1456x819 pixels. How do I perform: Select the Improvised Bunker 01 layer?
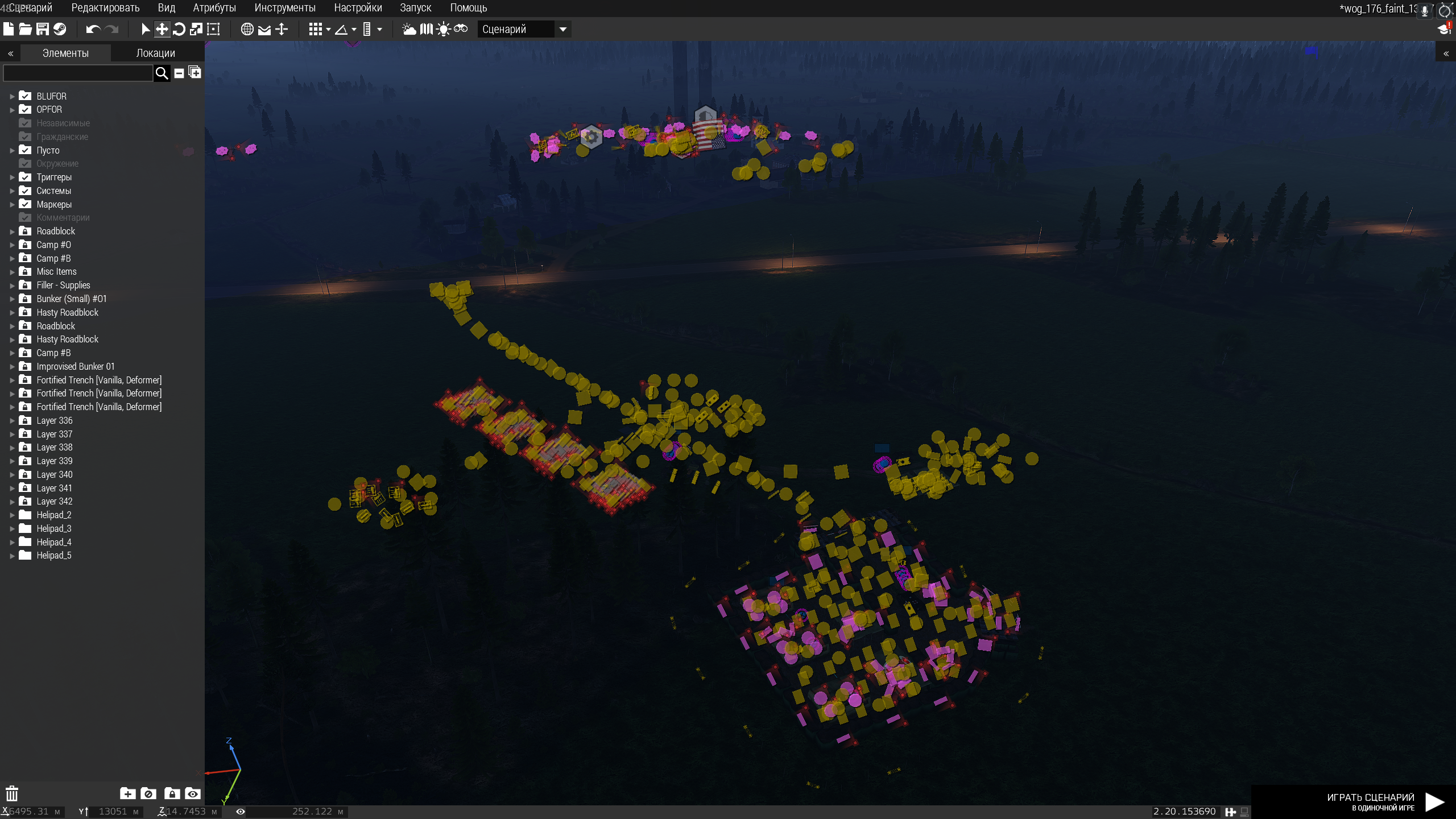click(76, 366)
